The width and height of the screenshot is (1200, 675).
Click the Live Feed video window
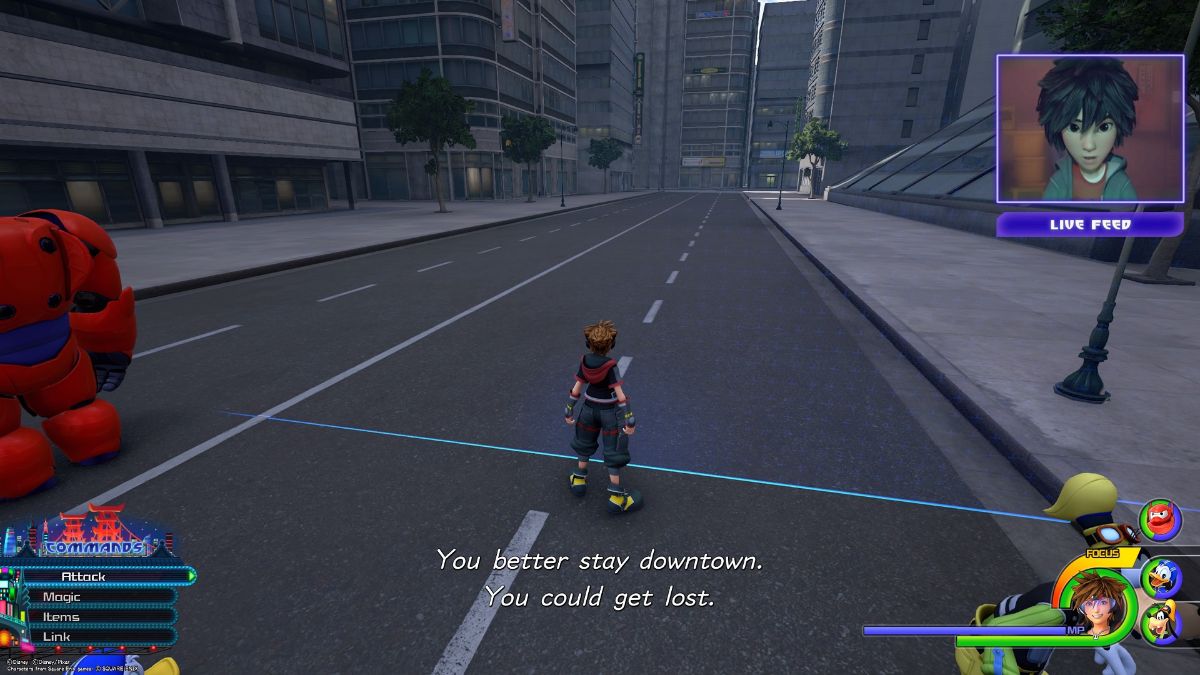[x=1090, y=130]
